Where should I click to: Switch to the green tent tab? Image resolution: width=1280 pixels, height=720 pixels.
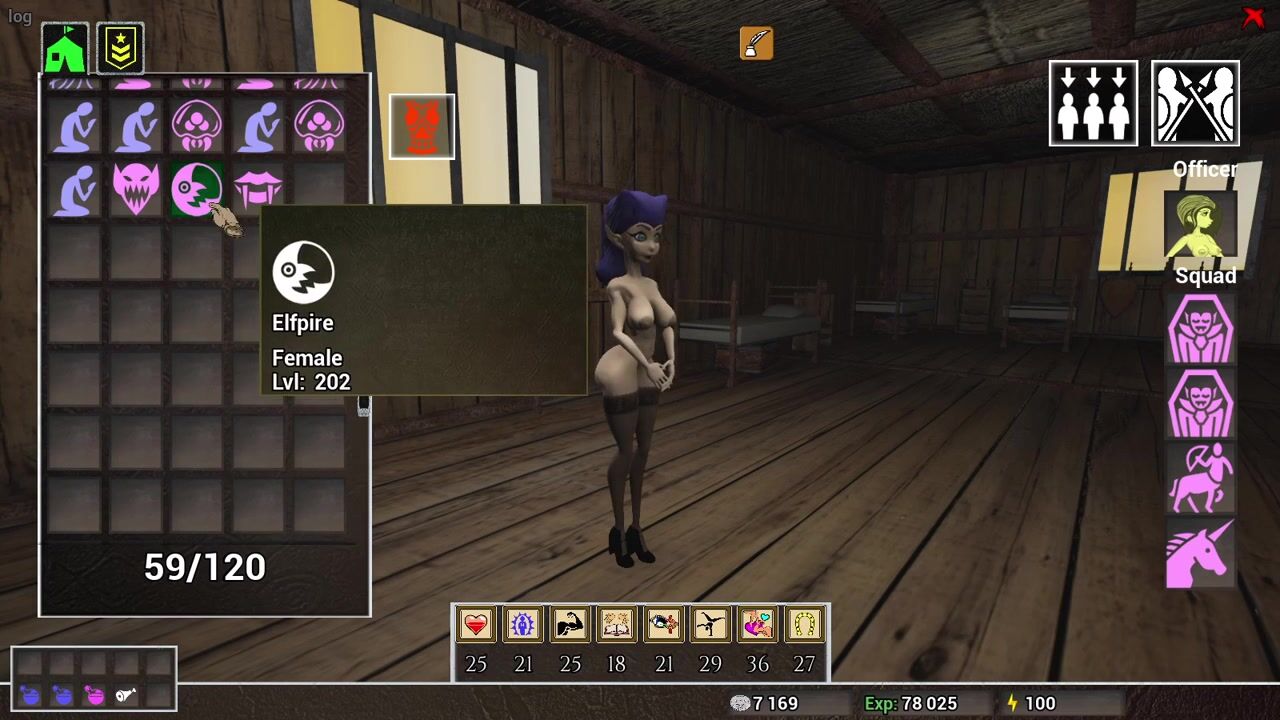(x=65, y=48)
